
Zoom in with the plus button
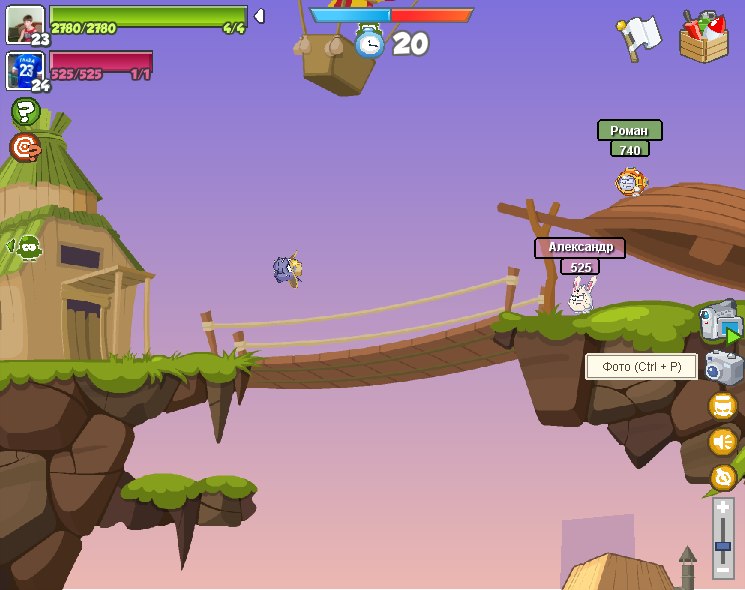click(x=723, y=509)
